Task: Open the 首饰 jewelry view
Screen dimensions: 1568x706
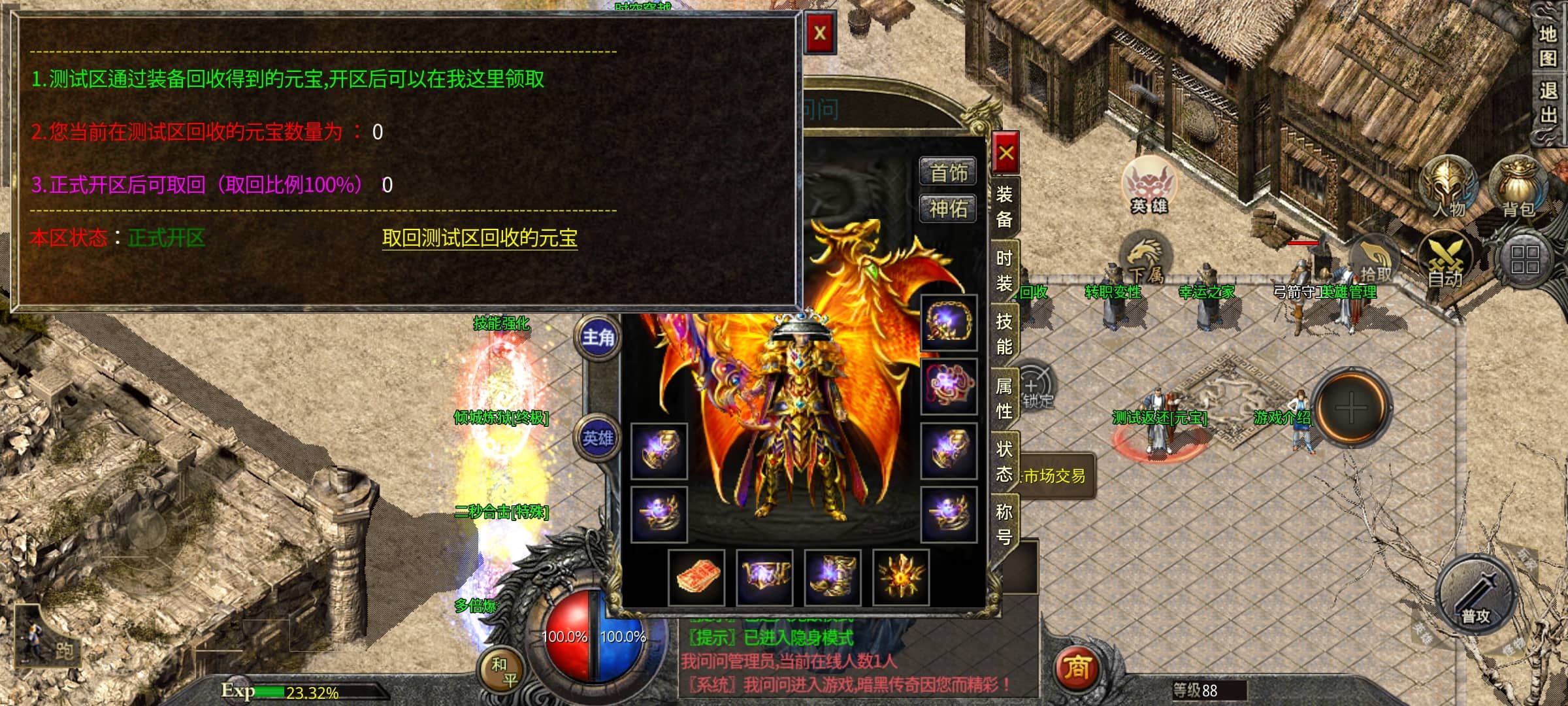Action: (948, 173)
